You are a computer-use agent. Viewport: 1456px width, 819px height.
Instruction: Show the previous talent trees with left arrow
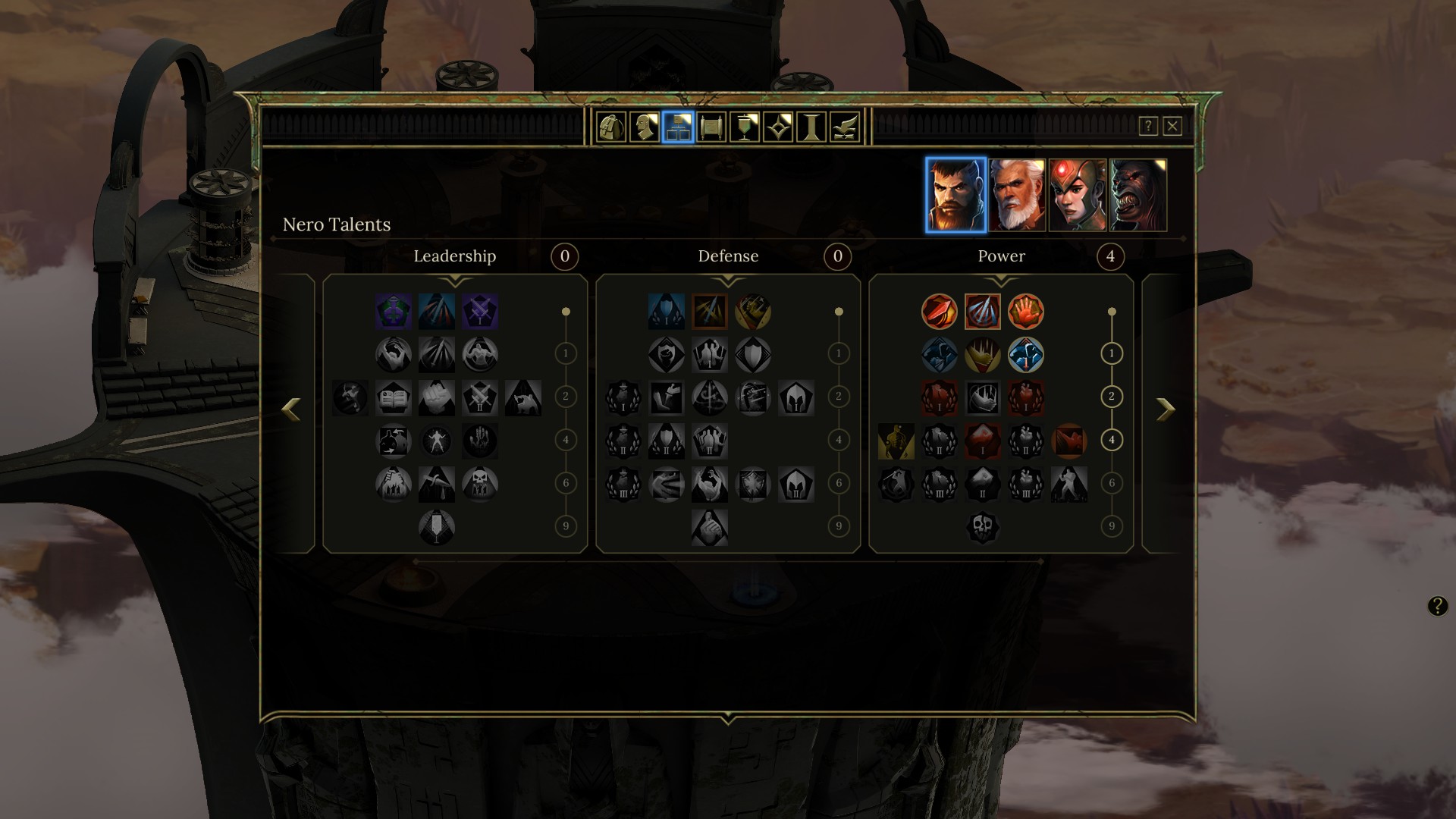(x=291, y=409)
